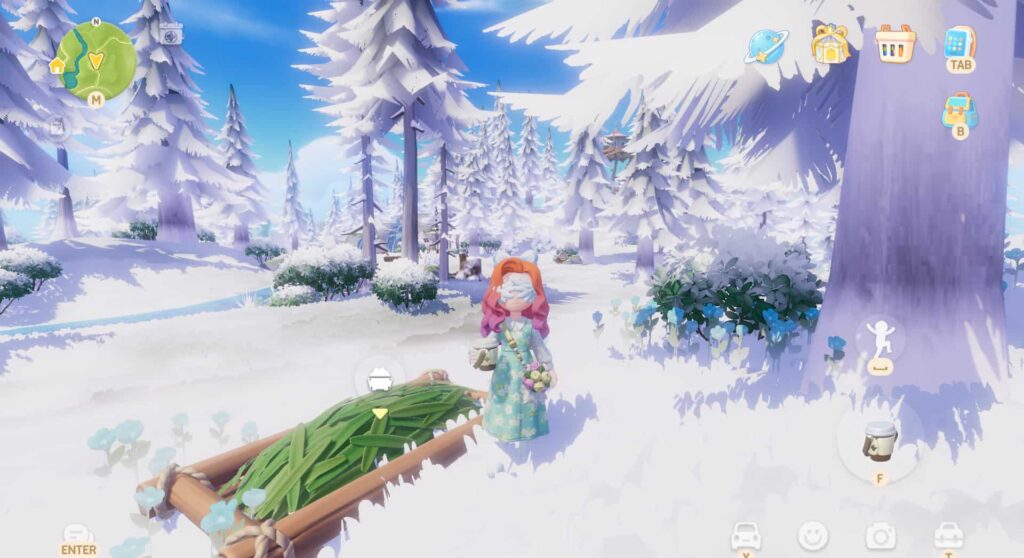Open the blue planet with star icon

coord(766,46)
